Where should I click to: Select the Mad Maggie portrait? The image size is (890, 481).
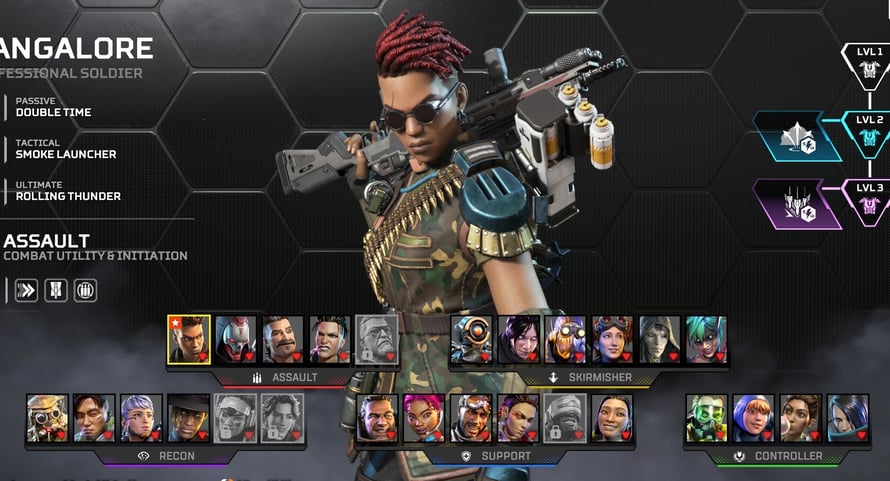pos(330,339)
